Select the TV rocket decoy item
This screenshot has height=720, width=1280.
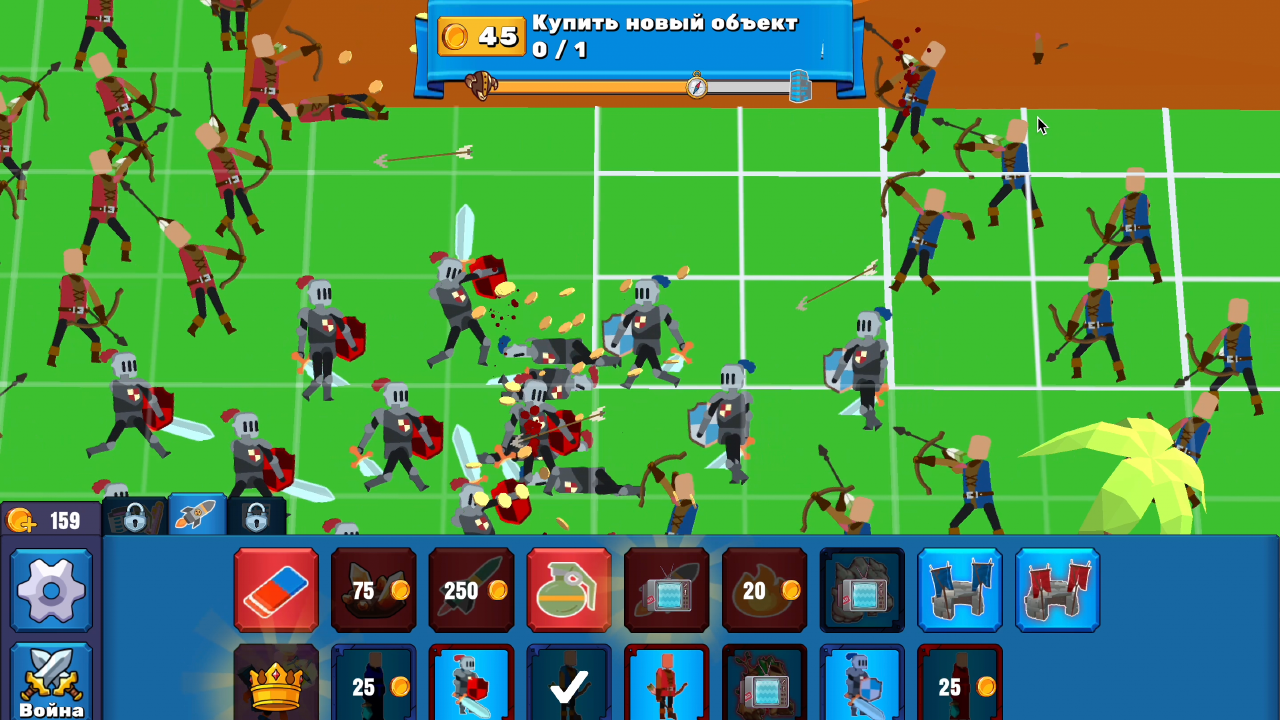pos(666,590)
